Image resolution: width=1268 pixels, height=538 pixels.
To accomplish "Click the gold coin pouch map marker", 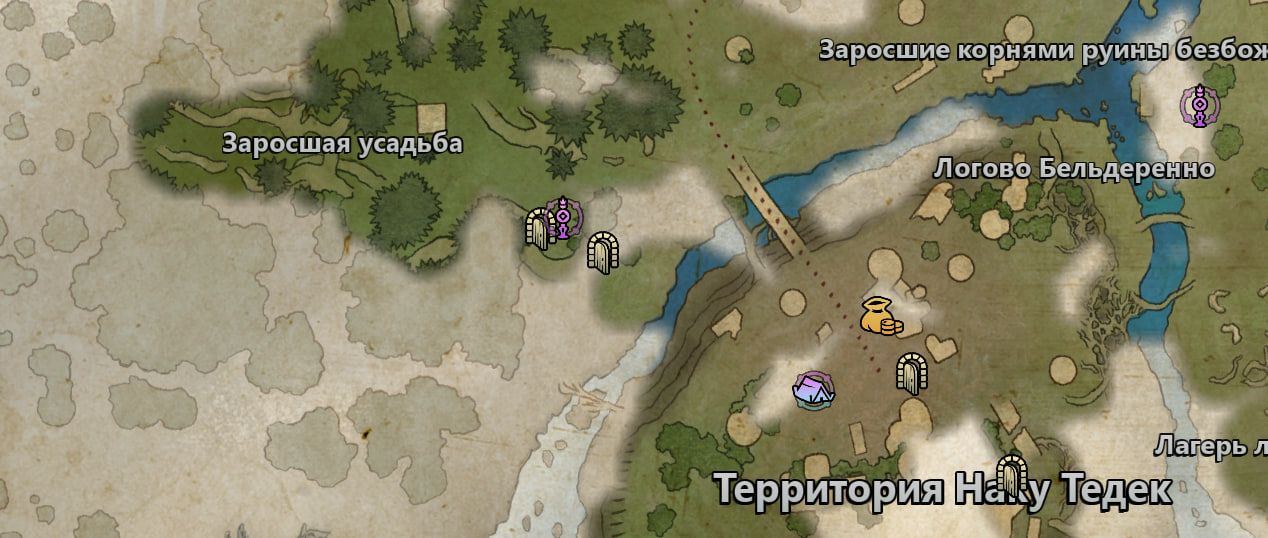I will (879, 316).
